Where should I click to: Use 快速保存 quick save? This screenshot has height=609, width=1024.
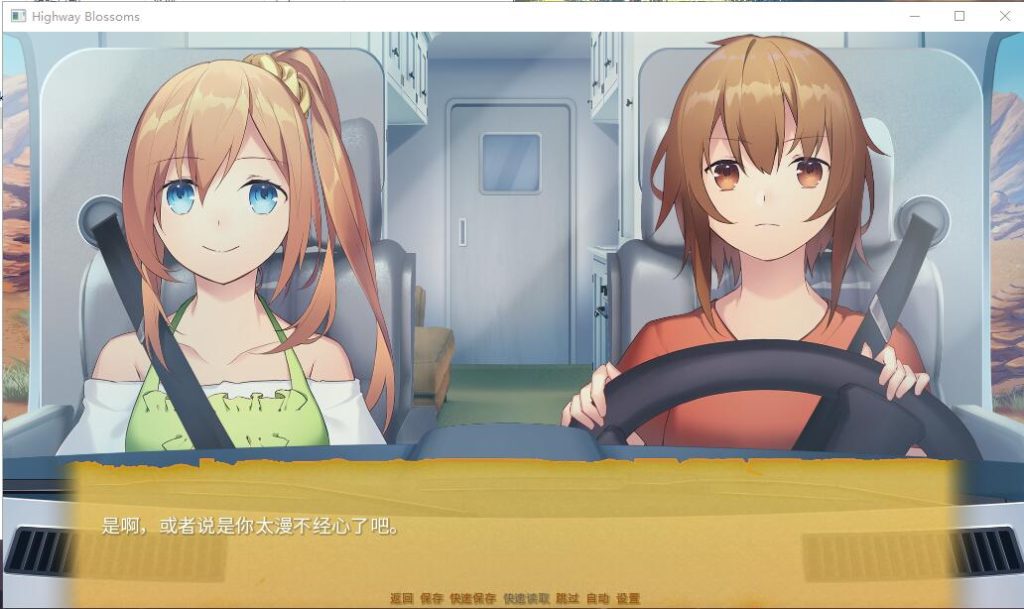point(472,598)
